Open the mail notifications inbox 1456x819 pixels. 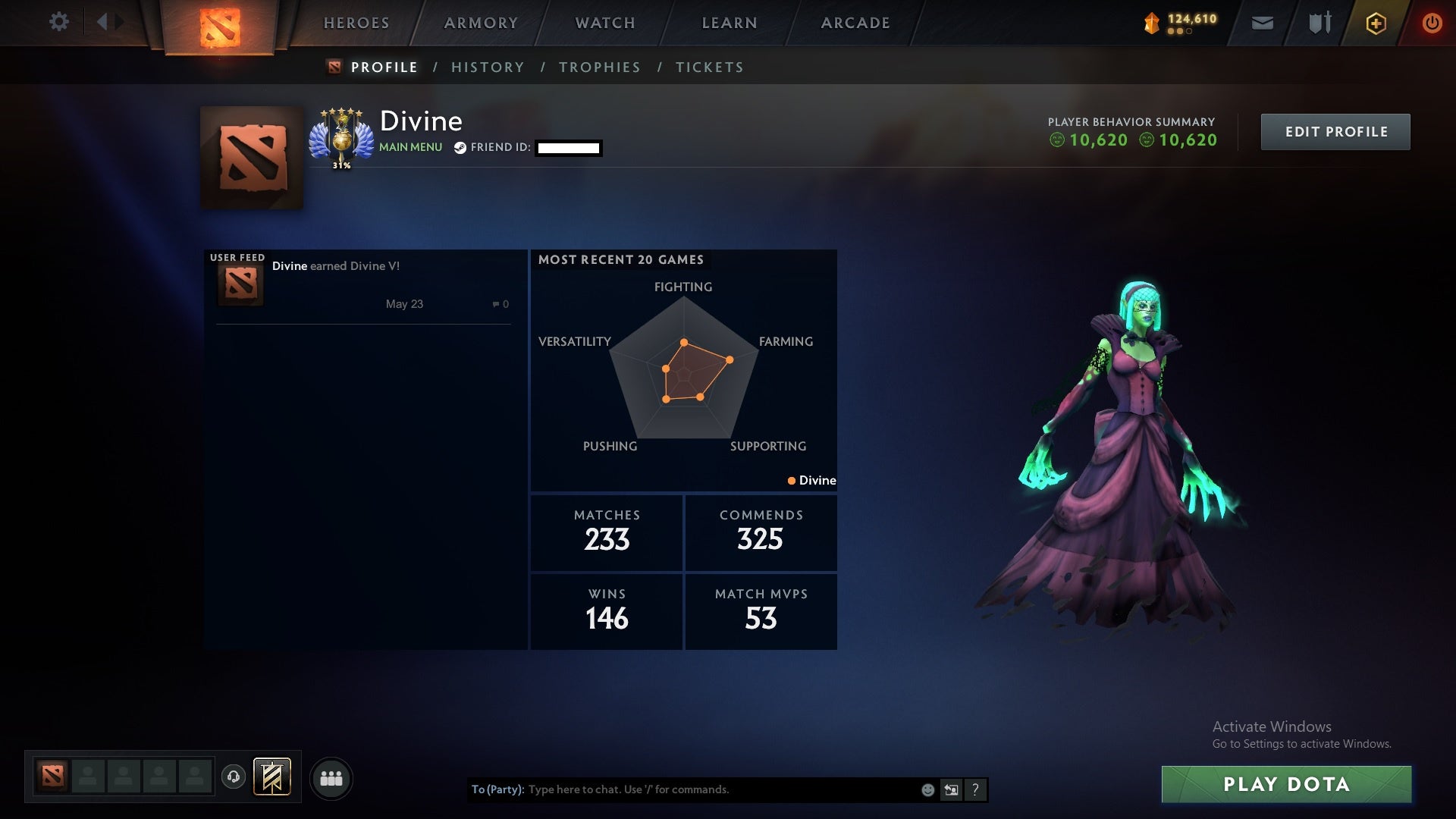point(1262,23)
